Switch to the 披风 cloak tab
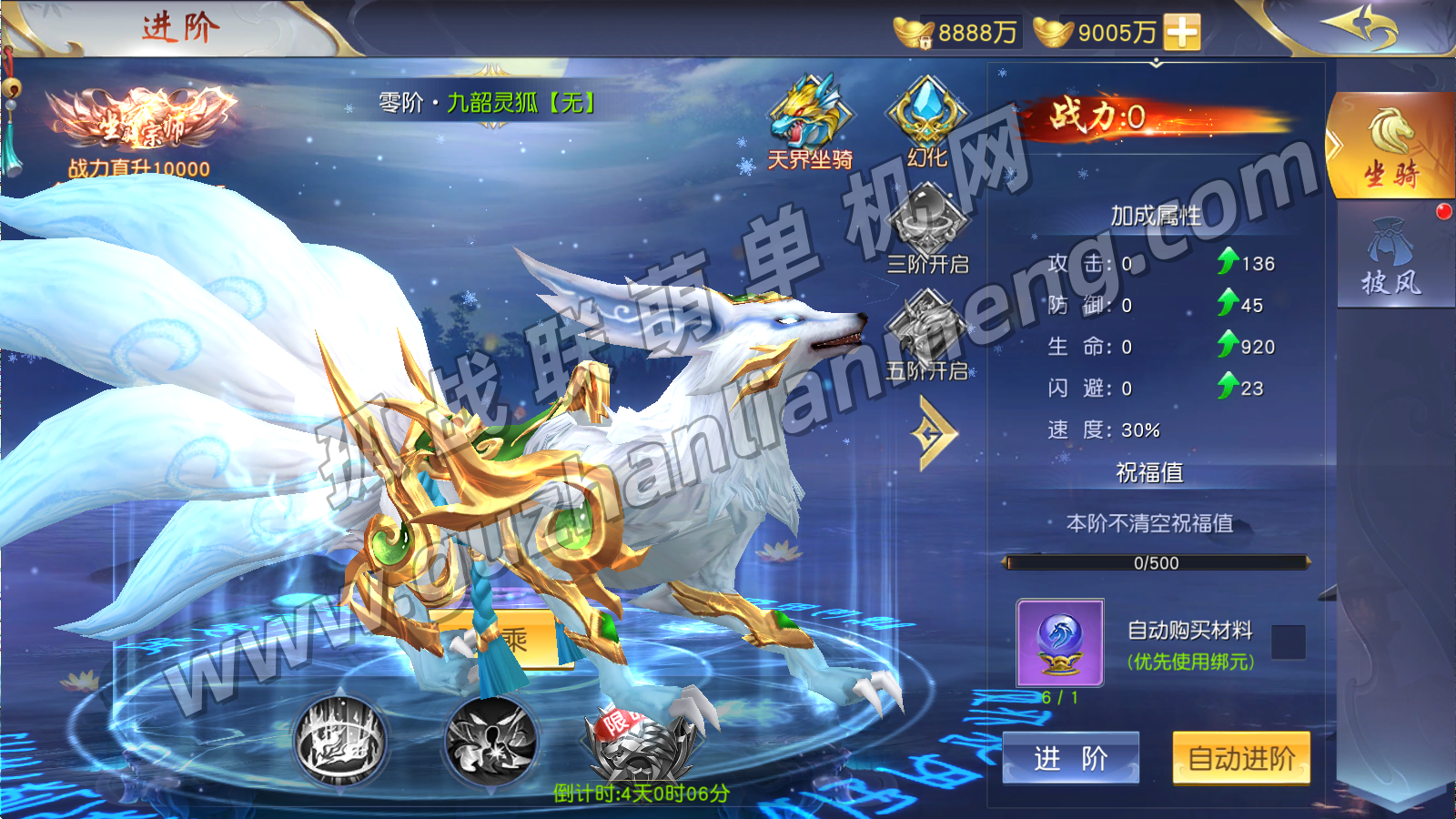The width and height of the screenshot is (1456, 819). point(1390,258)
